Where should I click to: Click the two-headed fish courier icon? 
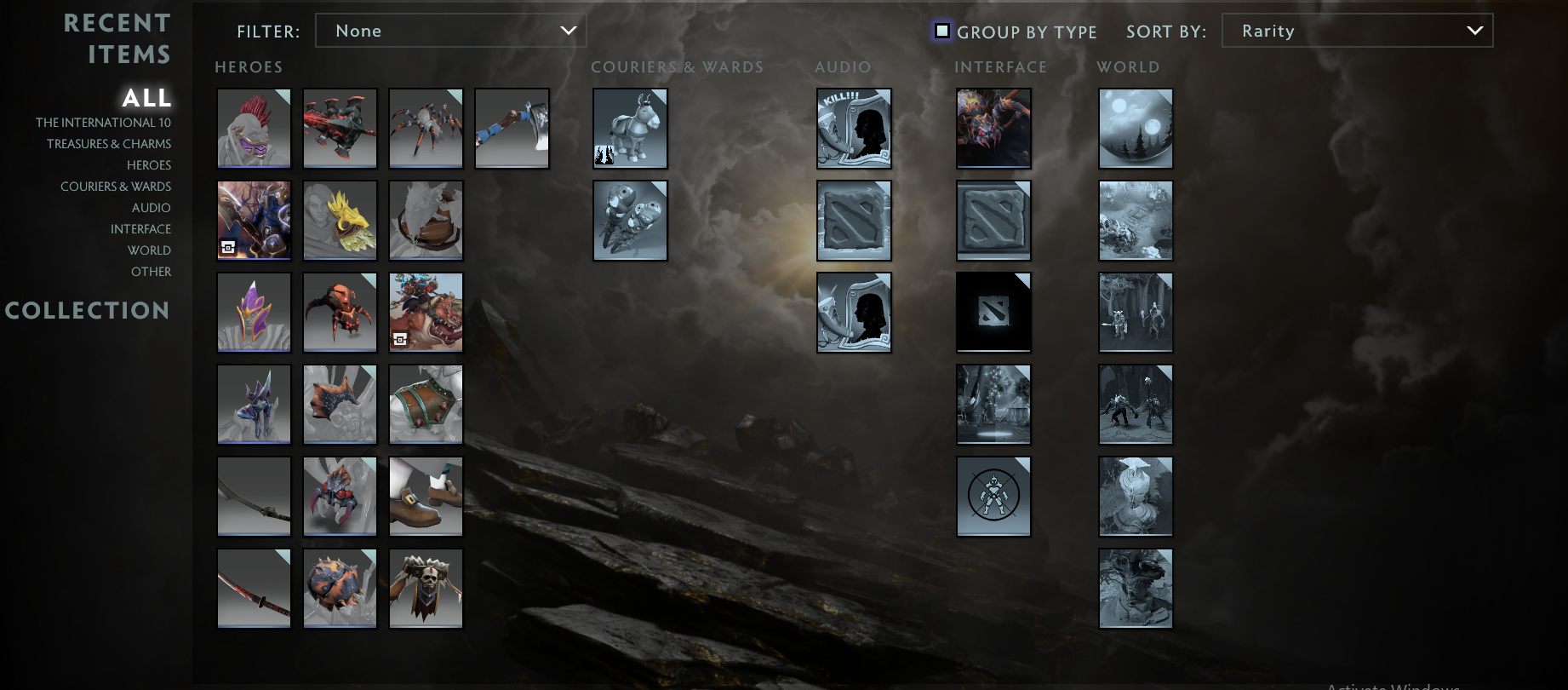[x=630, y=220]
